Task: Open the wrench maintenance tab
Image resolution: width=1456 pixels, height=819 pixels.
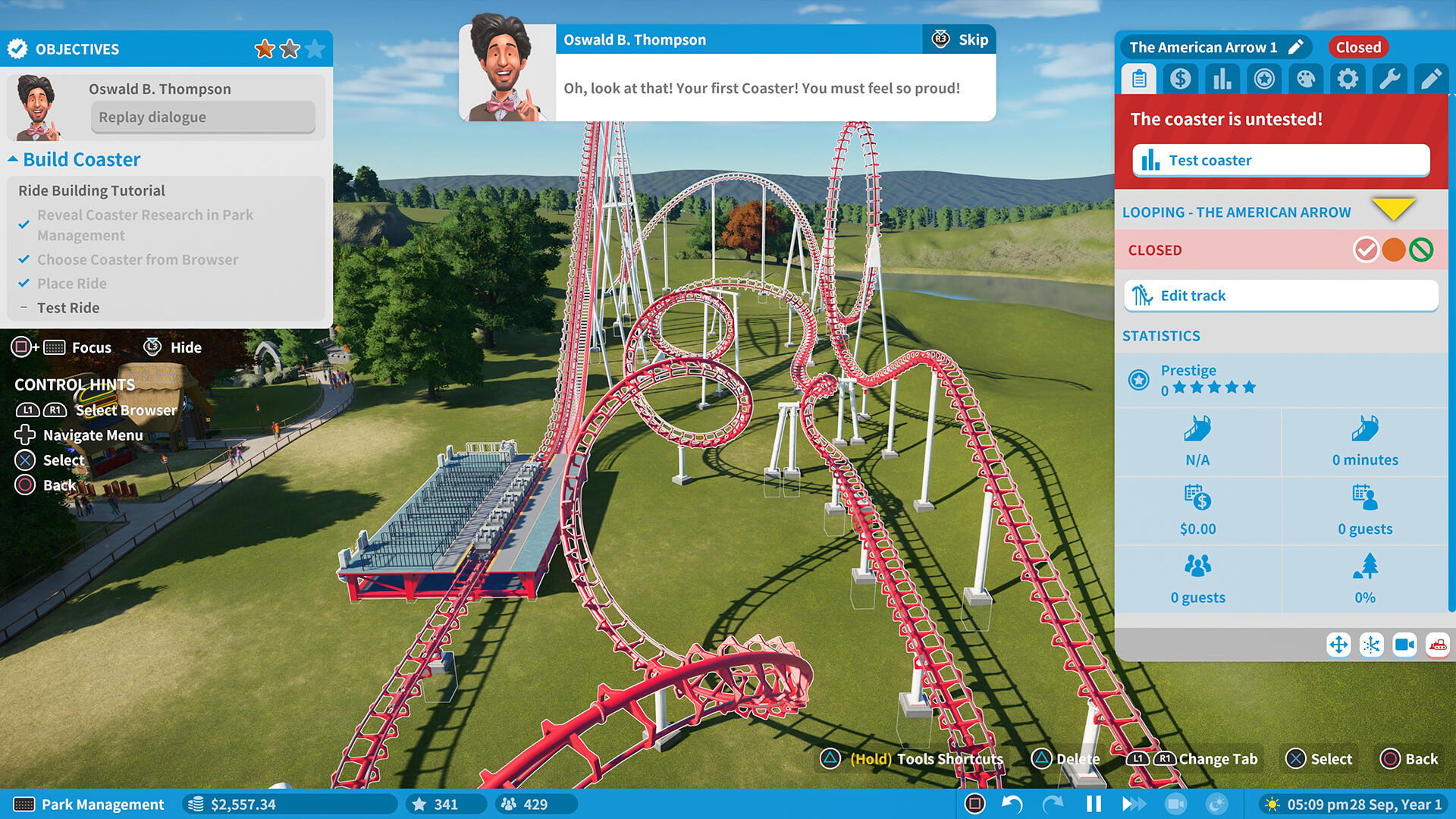Action: point(1389,78)
